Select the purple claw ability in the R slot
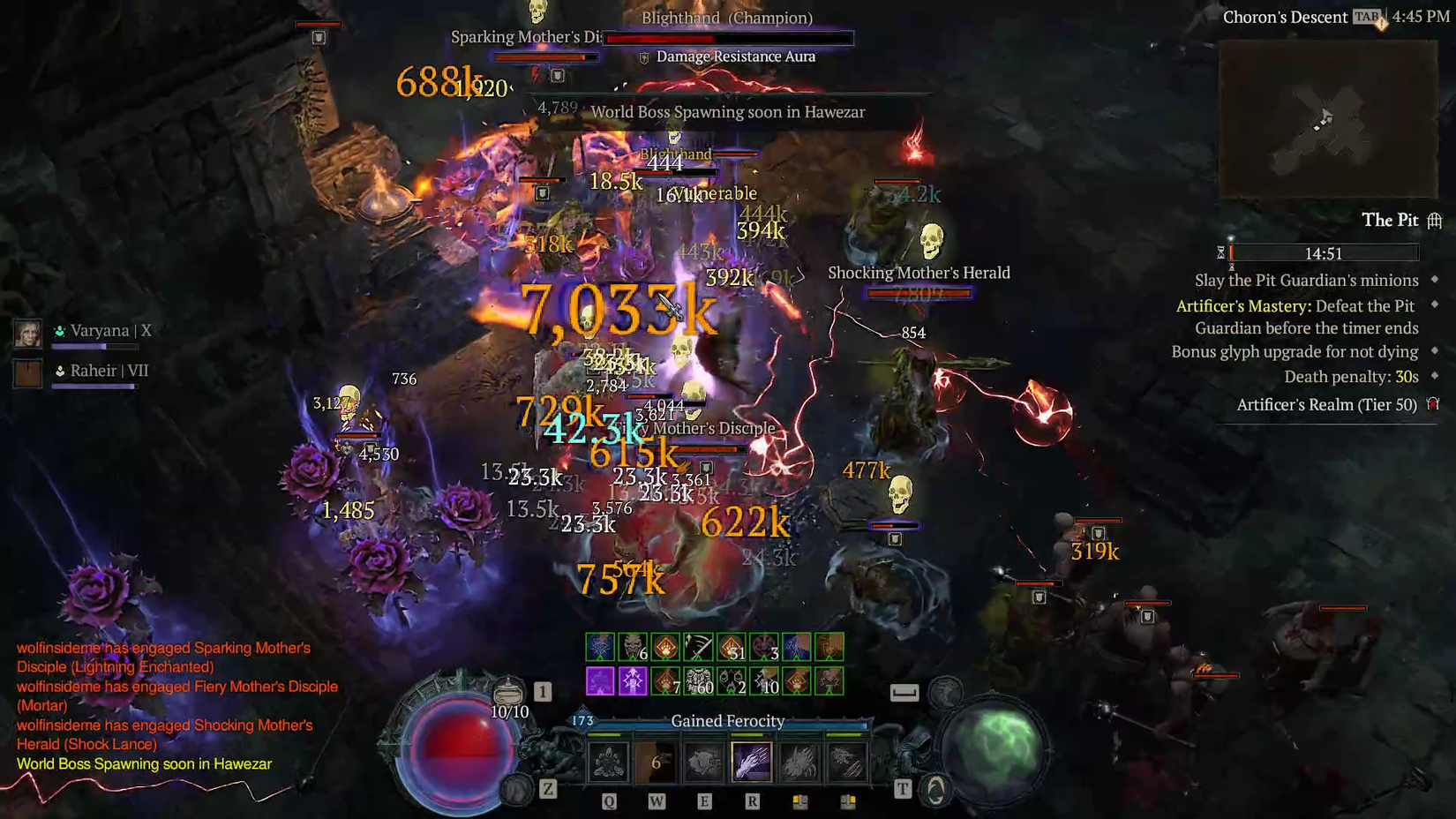This screenshot has width=1456, height=819. click(x=752, y=761)
